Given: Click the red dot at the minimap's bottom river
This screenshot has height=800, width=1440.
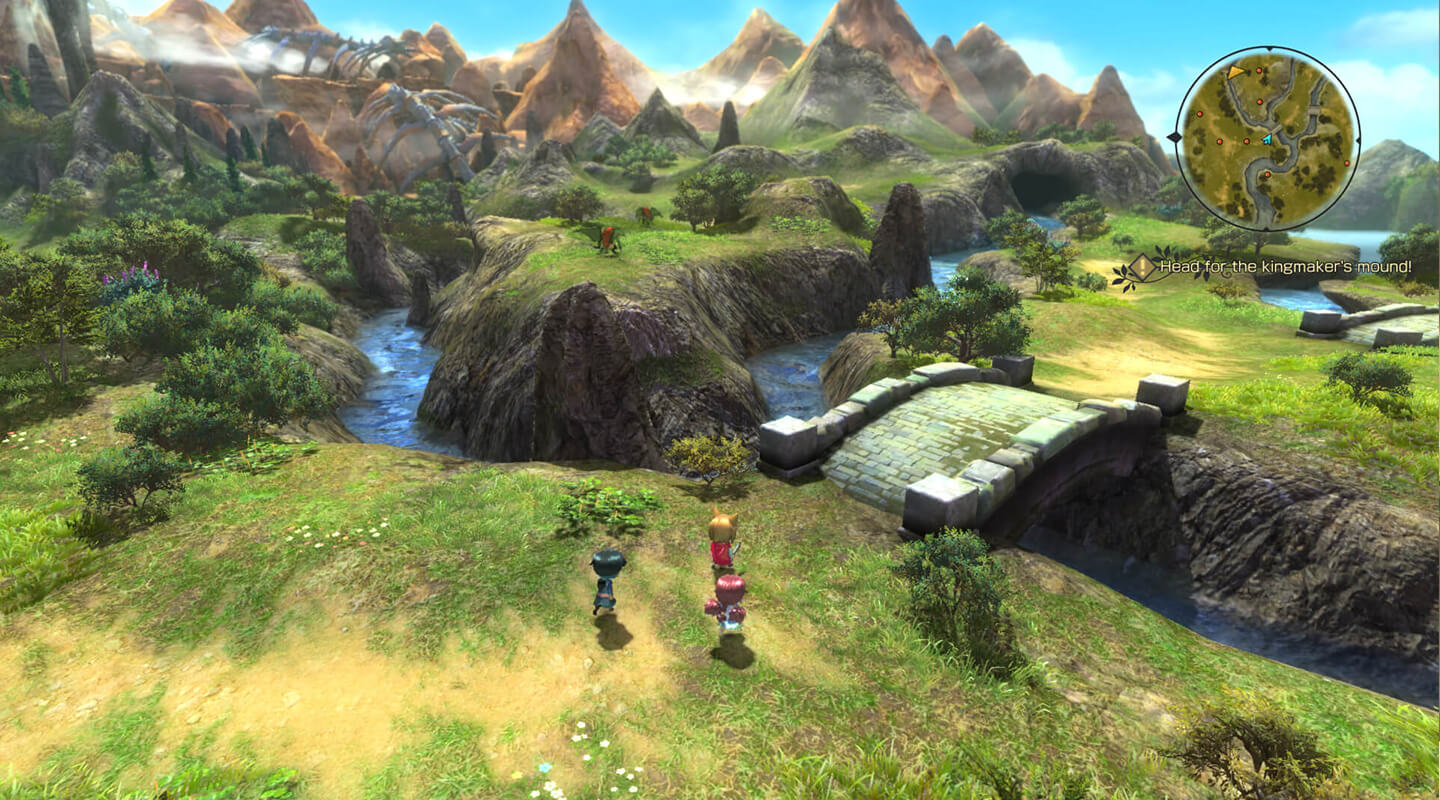Looking at the screenshot, I should pos(1267,175).
